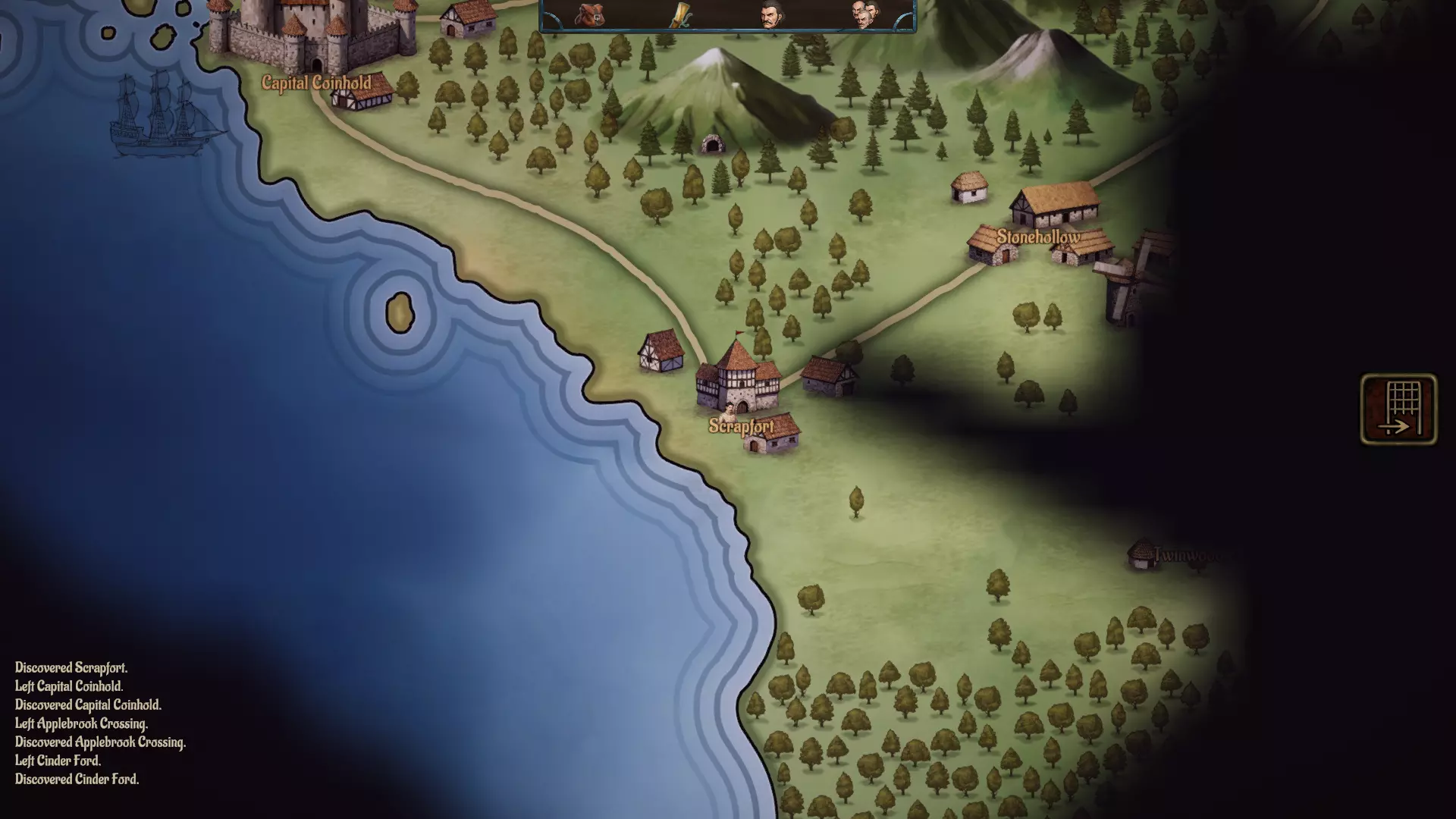This screenshot has width=1456, height=819.
Task: Select the Capital Coinhold castle
Action: point(311,30)
